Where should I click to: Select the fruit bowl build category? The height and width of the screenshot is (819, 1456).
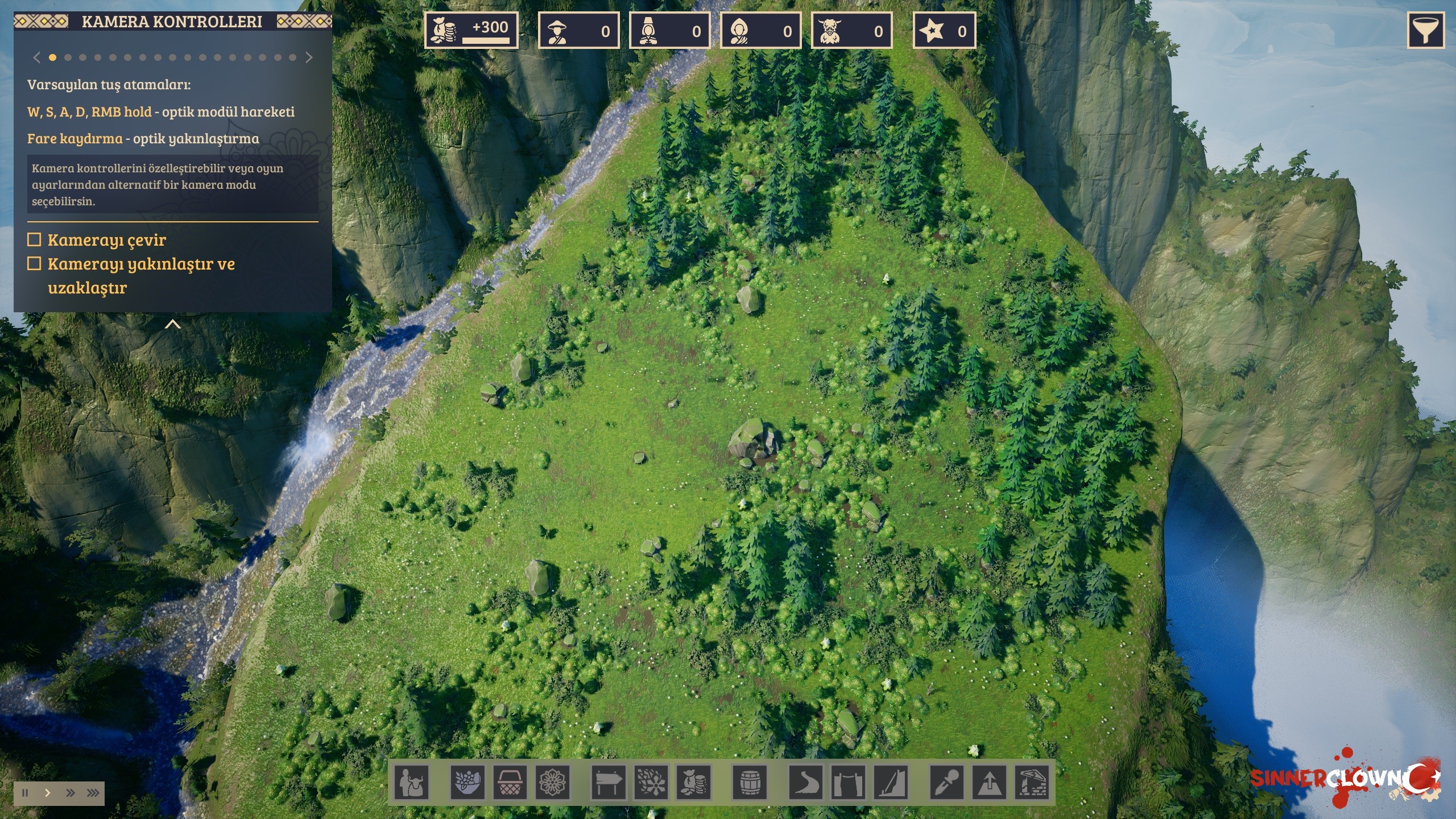tap(468, 783)
